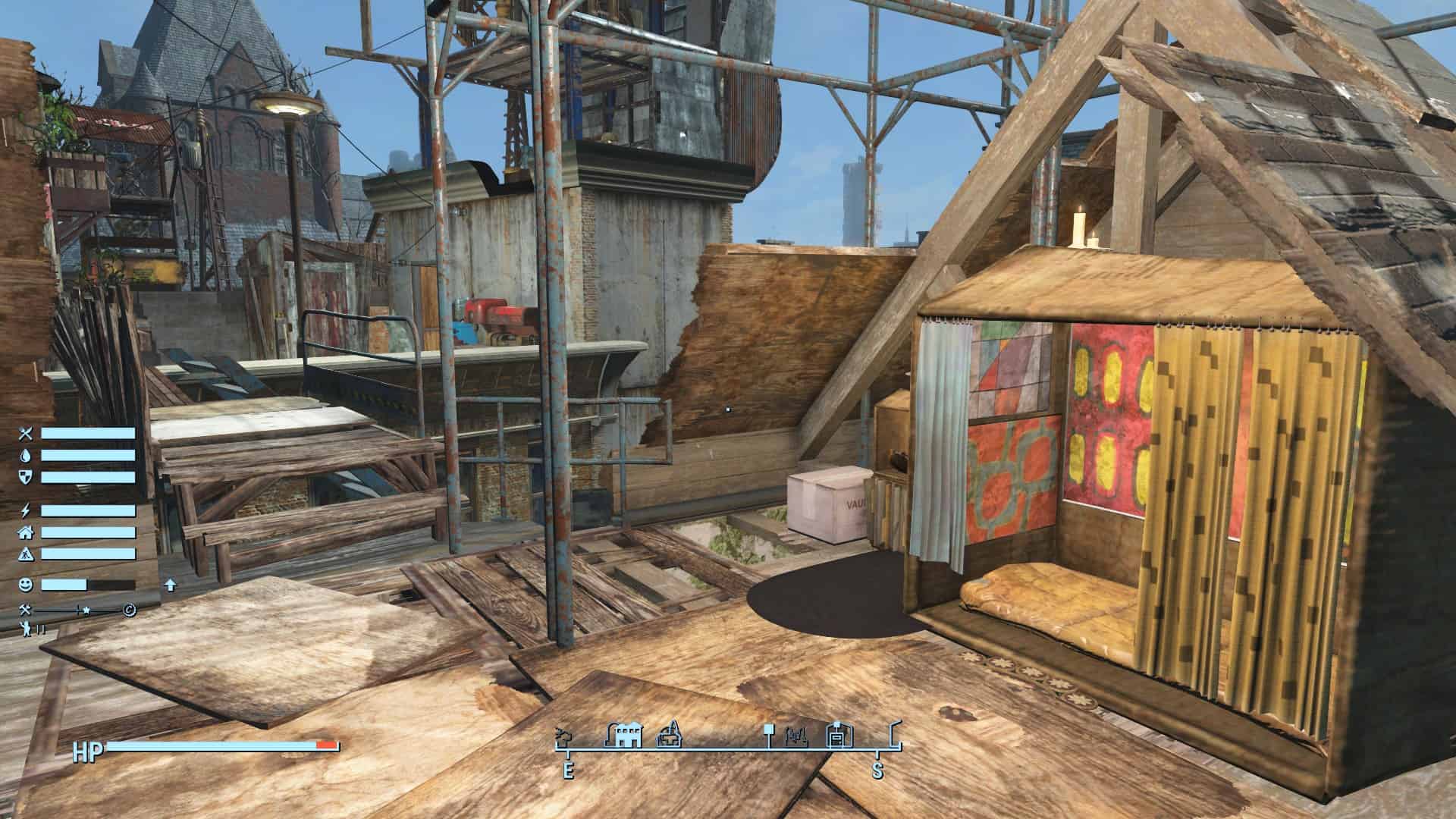Select the worker warning triangle icon
Screen dimensions: 1456x819
point(27,554)
